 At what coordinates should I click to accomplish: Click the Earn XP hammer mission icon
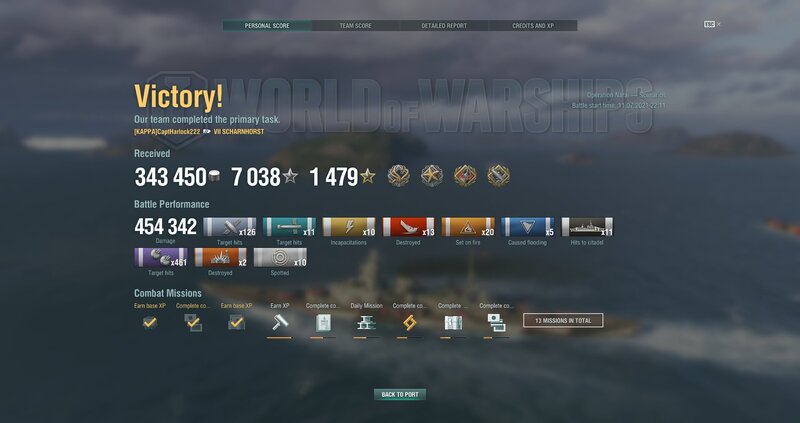coord(279,322)
